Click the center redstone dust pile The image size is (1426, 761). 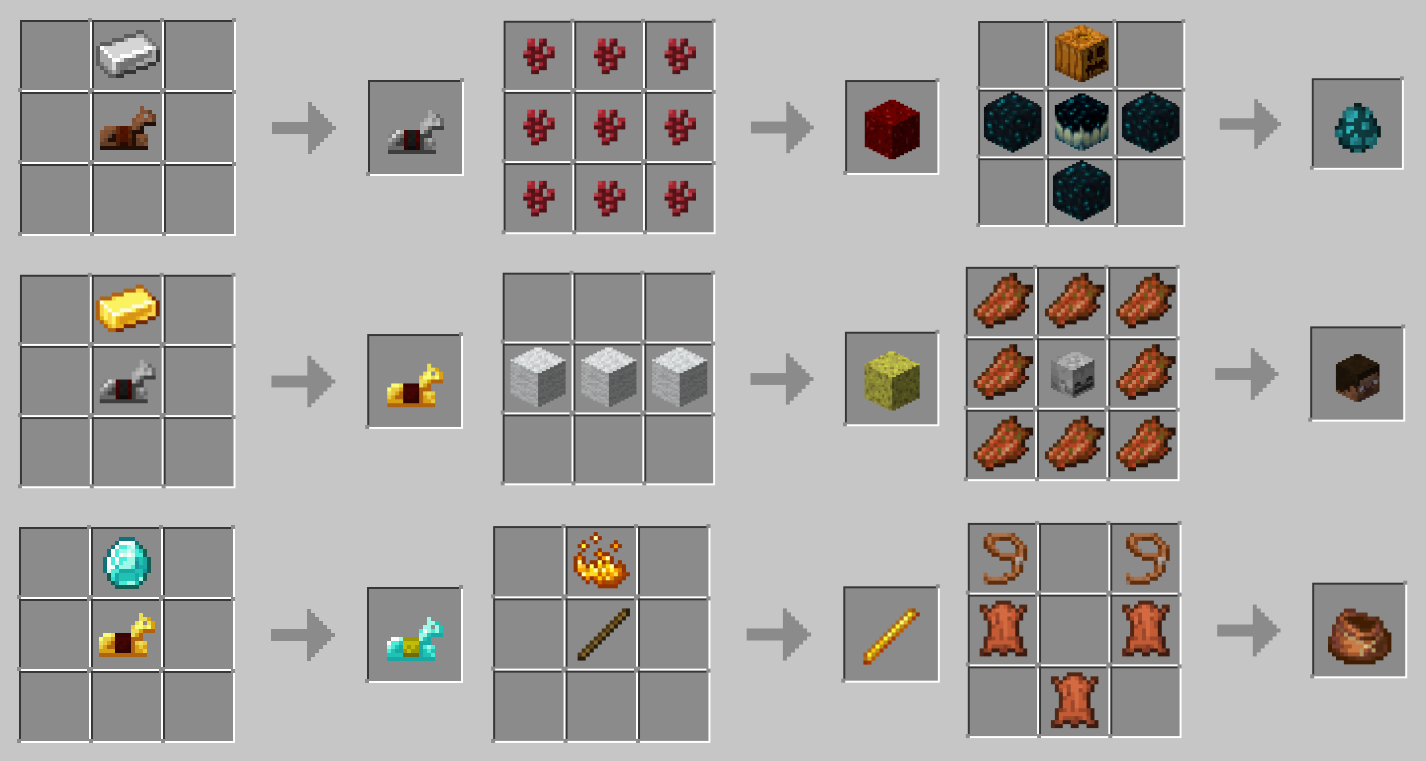coord(608,125)
